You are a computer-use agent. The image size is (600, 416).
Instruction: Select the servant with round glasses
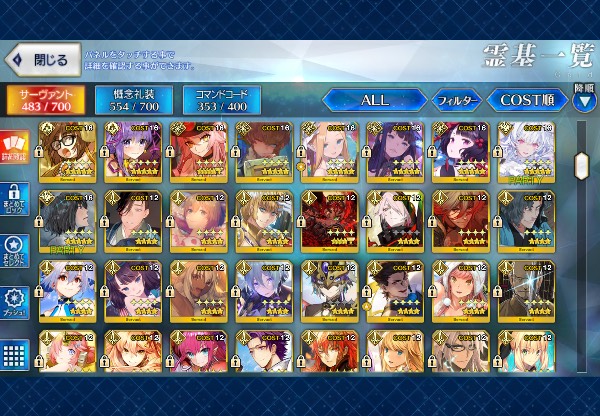pyautogui.click(x=67, y=151)
